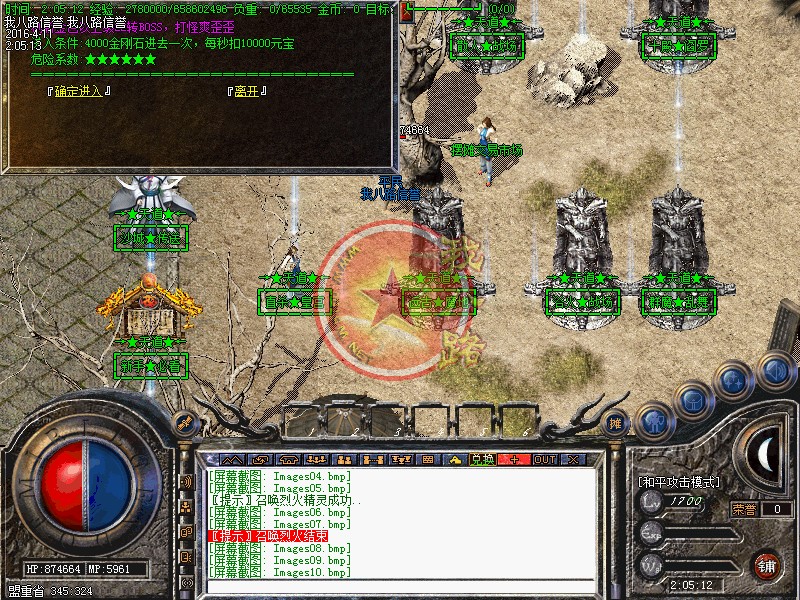Screen dimensions: 800x600
Task: Select the sound-wave chat channel icon
Action: tap(186, 482)
